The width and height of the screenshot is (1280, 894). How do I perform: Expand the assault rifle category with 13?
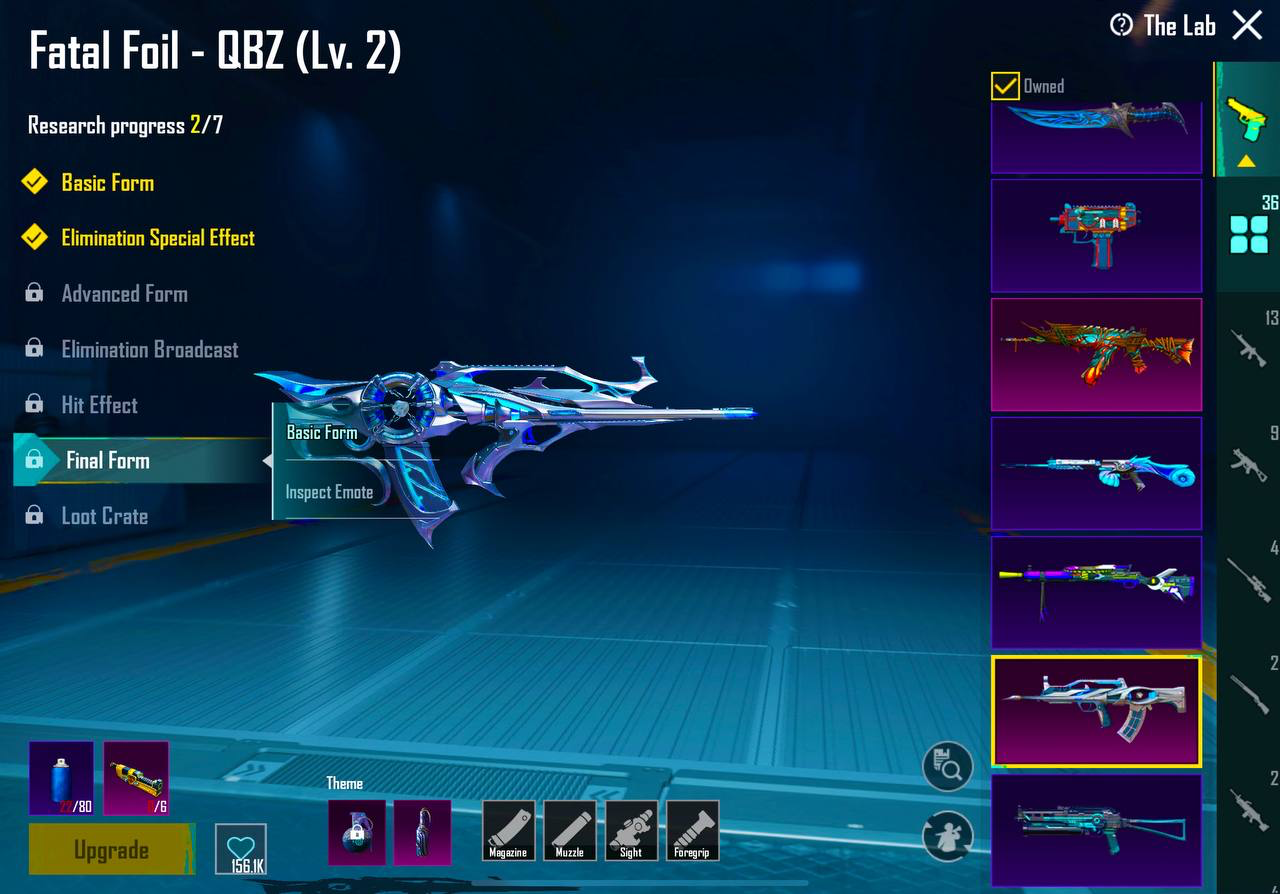tap(1248, 350)
